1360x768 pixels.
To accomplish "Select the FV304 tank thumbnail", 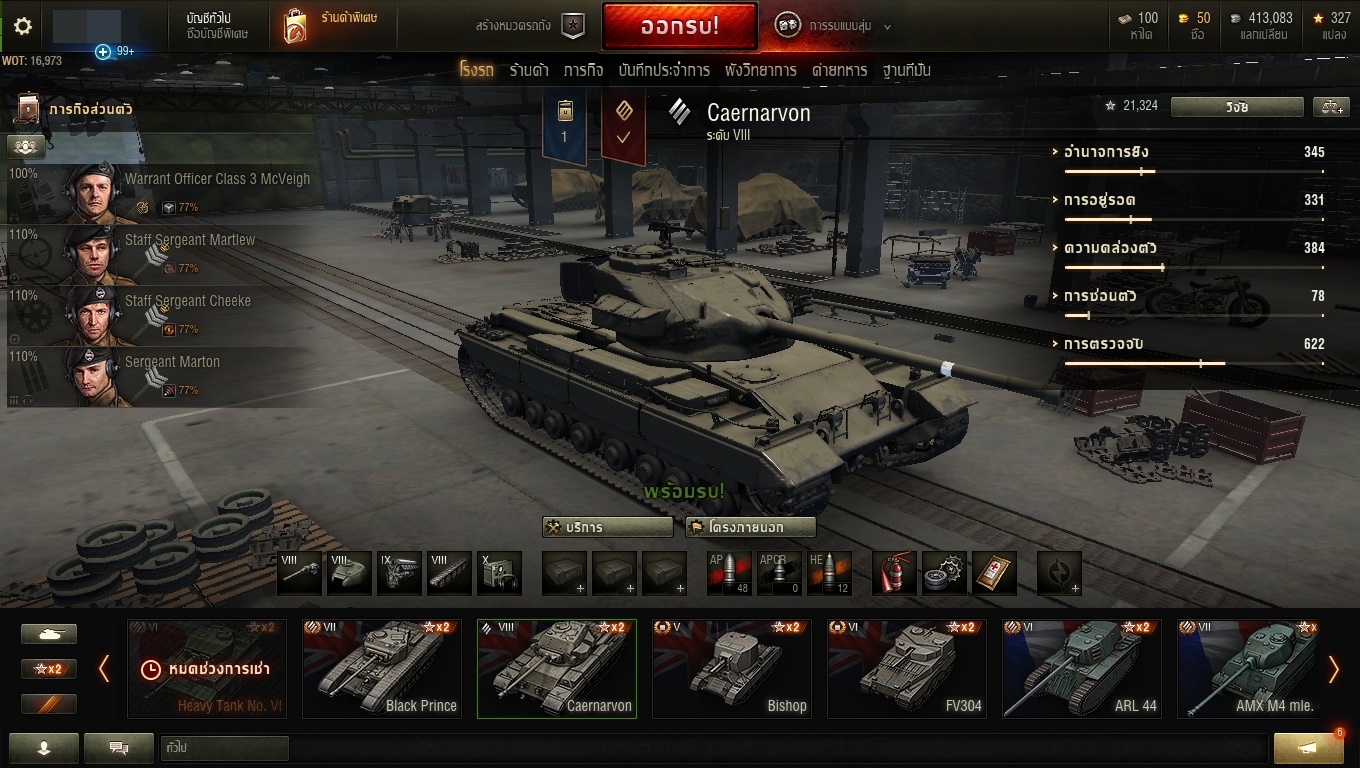I will pos(907,668).
